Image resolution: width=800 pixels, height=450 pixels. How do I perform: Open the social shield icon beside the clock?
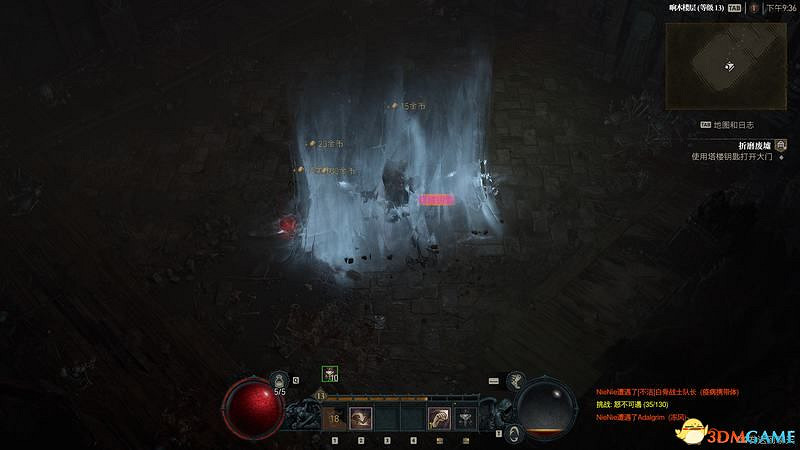point(753,7)
